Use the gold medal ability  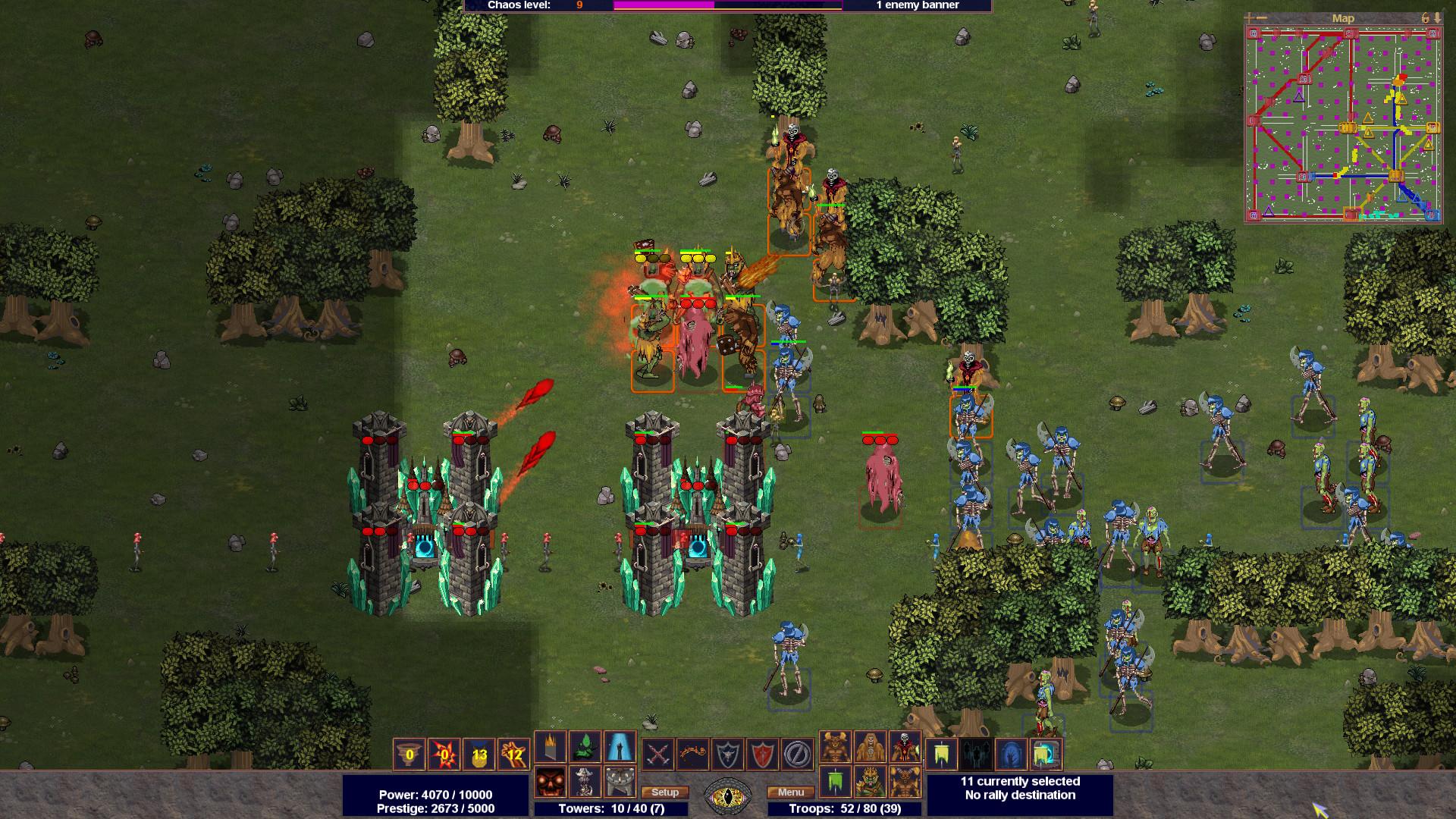(x=479, y=754)
